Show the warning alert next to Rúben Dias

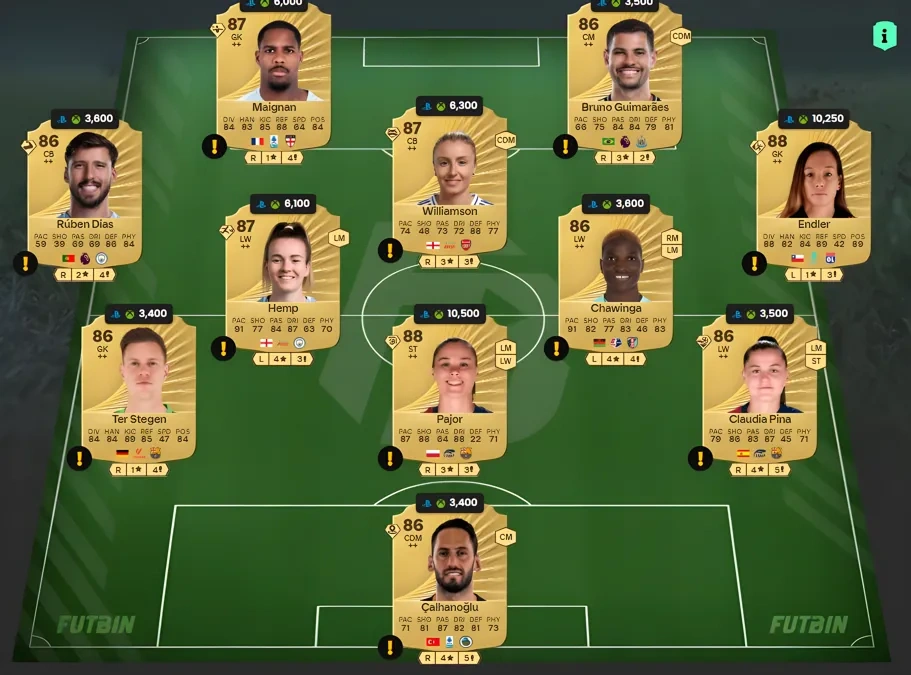tap(24, 264)
